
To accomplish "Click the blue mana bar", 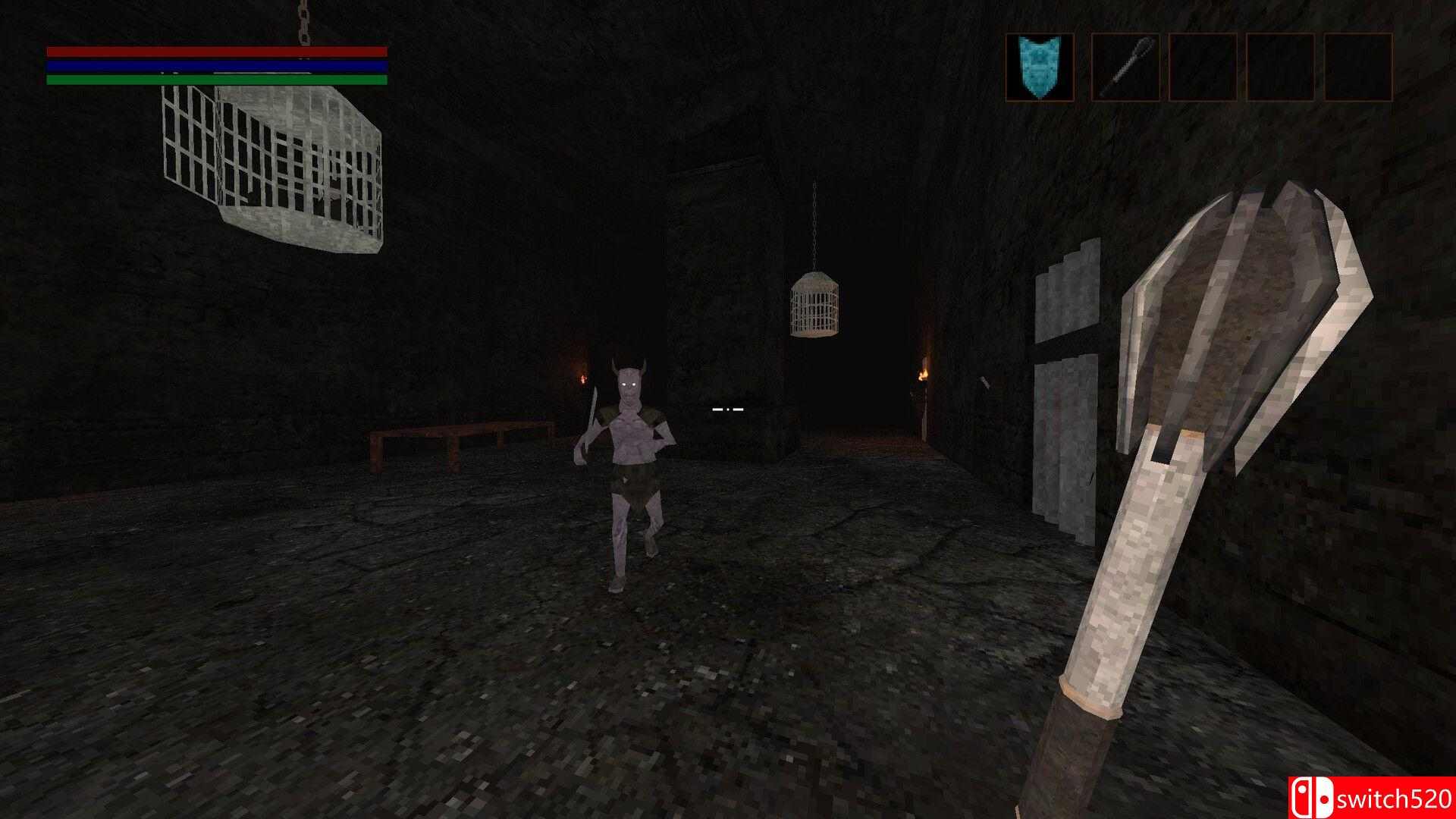I will [x=216, y=65].
